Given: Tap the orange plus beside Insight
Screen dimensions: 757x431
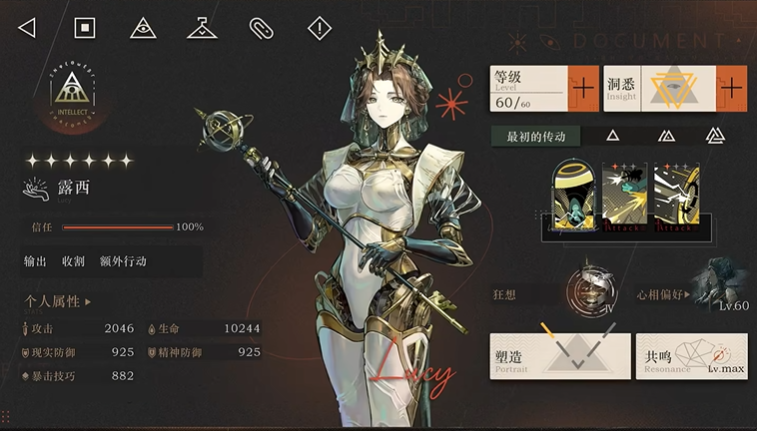Looking at the screenshot, I should (x=732, y=89).
